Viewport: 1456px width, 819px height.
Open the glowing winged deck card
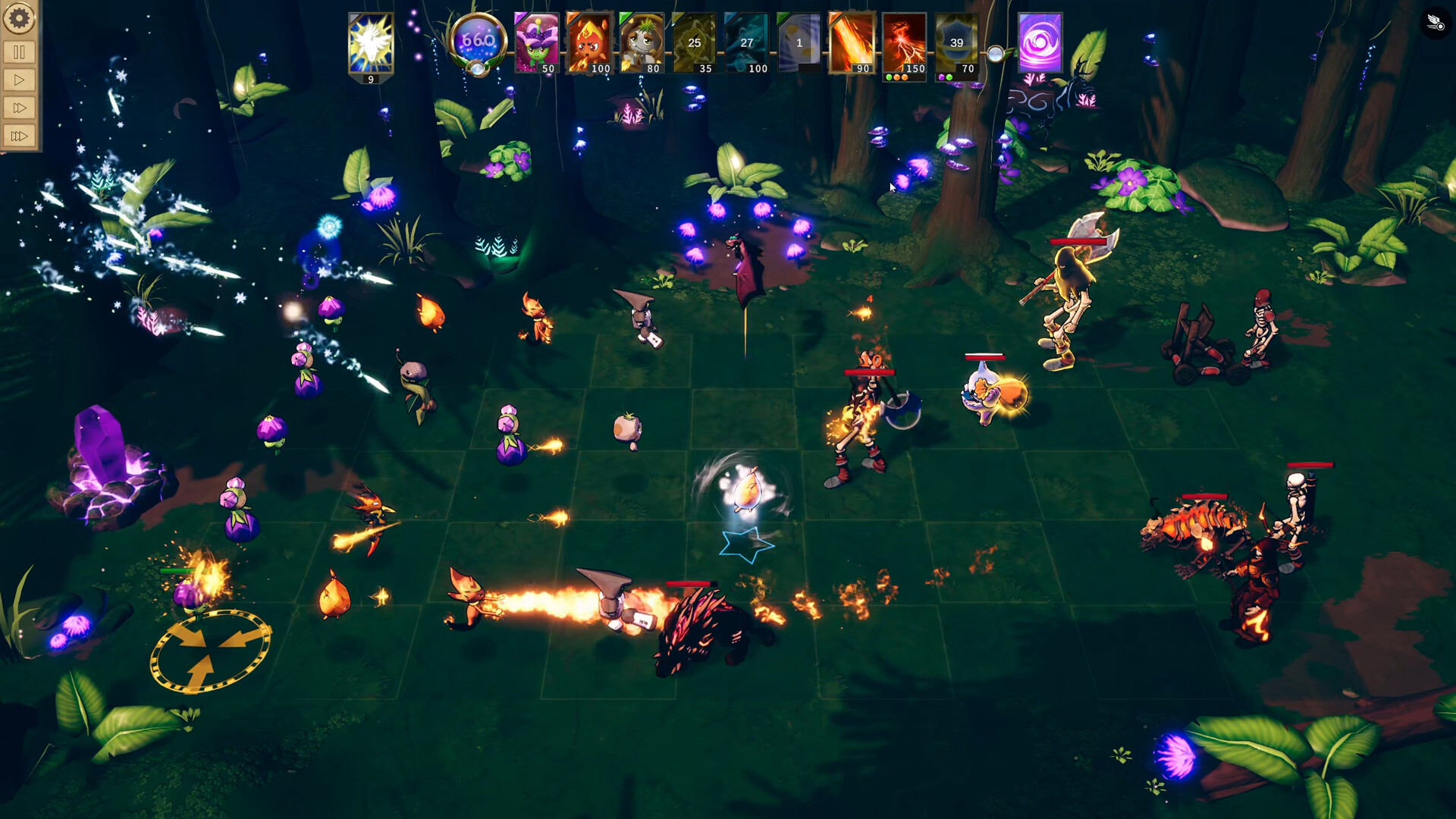point(371,44)
